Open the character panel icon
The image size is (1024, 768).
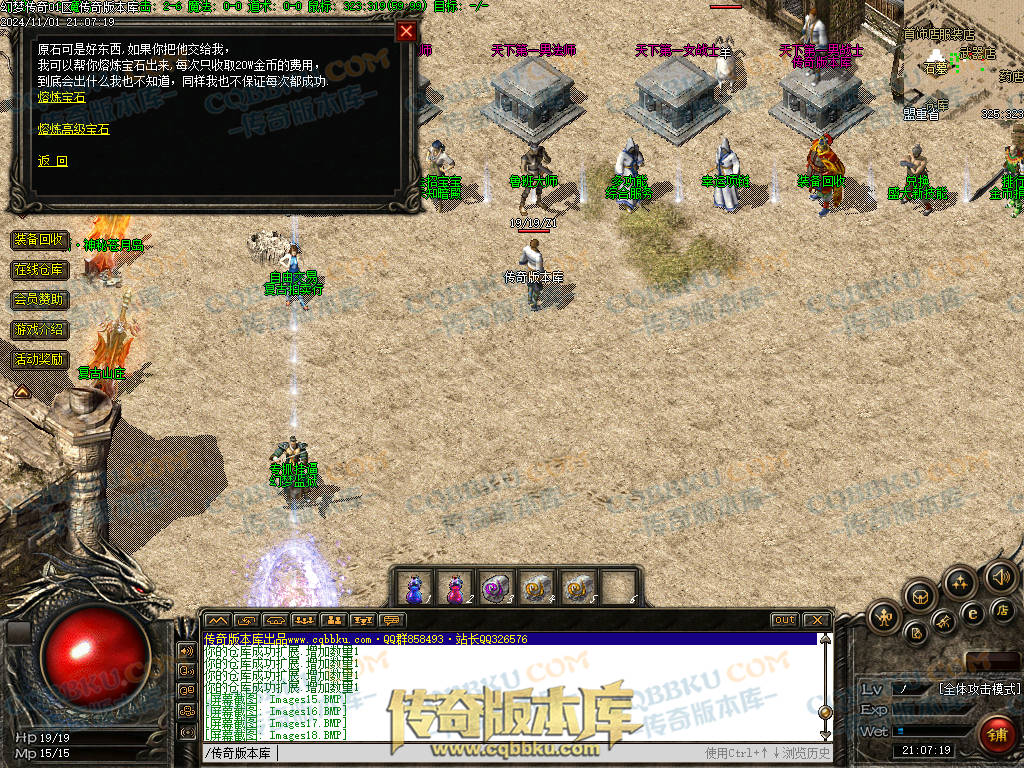pos(884,617)
